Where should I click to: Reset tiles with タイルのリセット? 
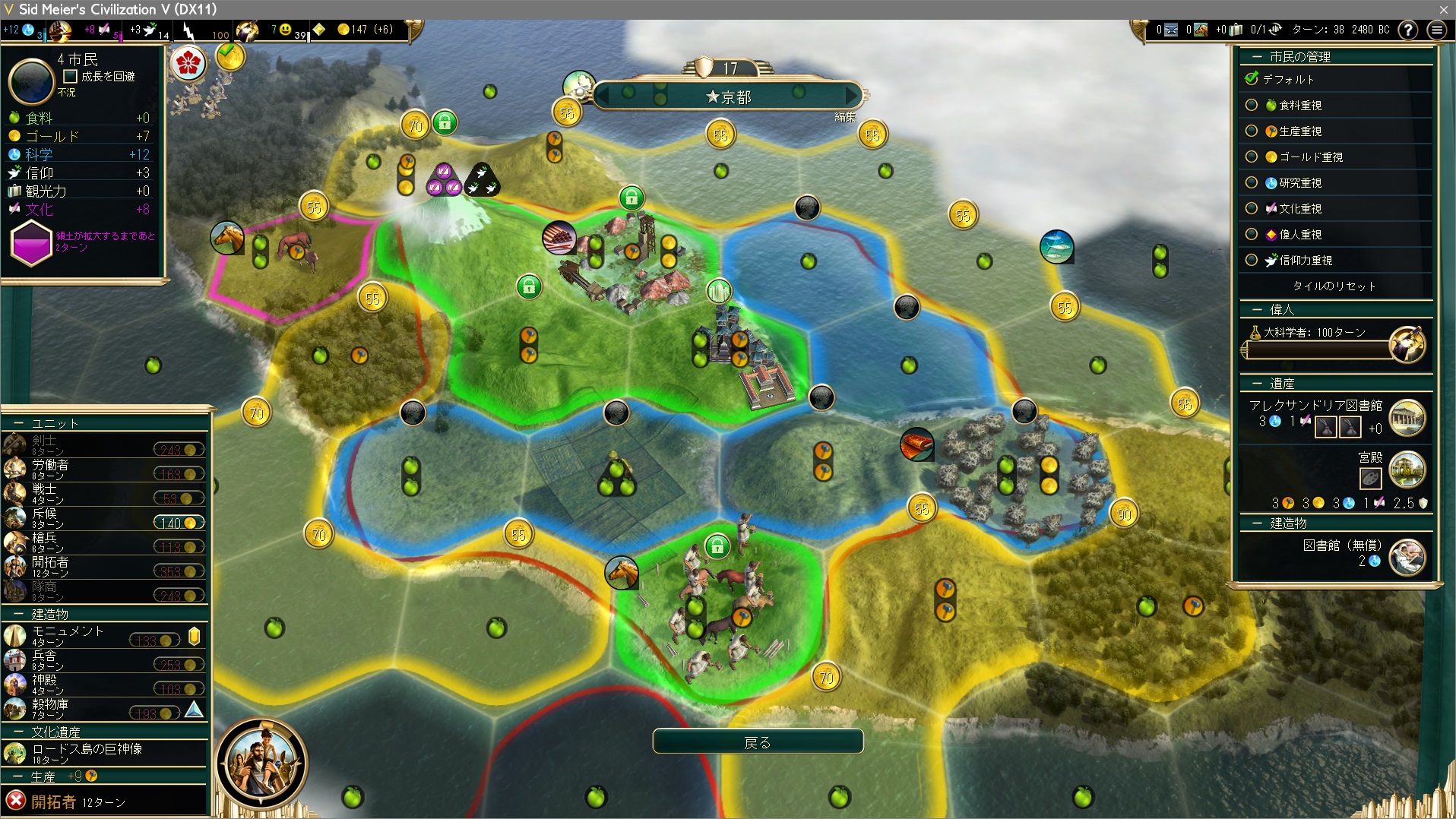(x=1334, y=286)
